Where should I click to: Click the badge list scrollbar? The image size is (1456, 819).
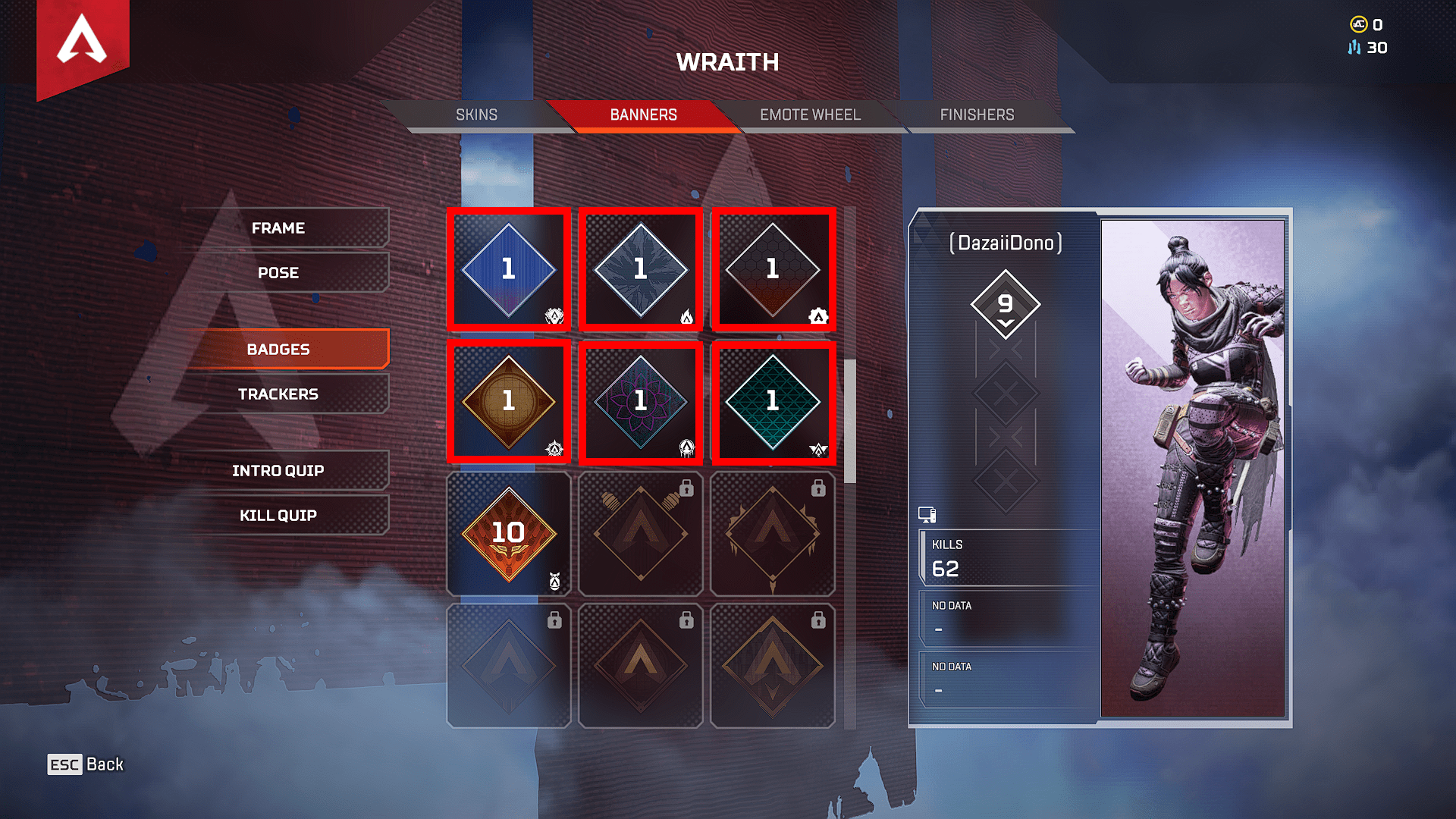click(x=850, y=421)
